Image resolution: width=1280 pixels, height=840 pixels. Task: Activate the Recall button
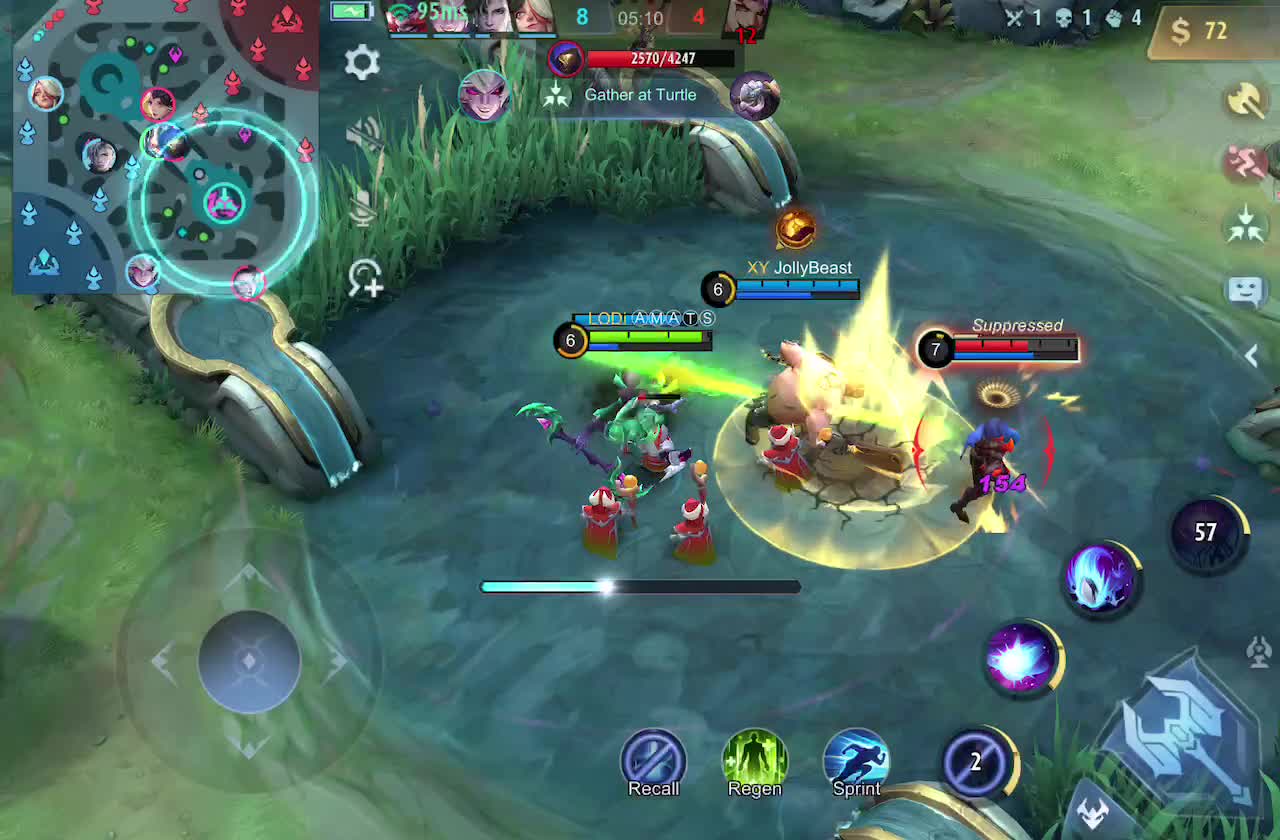point(653,762)
